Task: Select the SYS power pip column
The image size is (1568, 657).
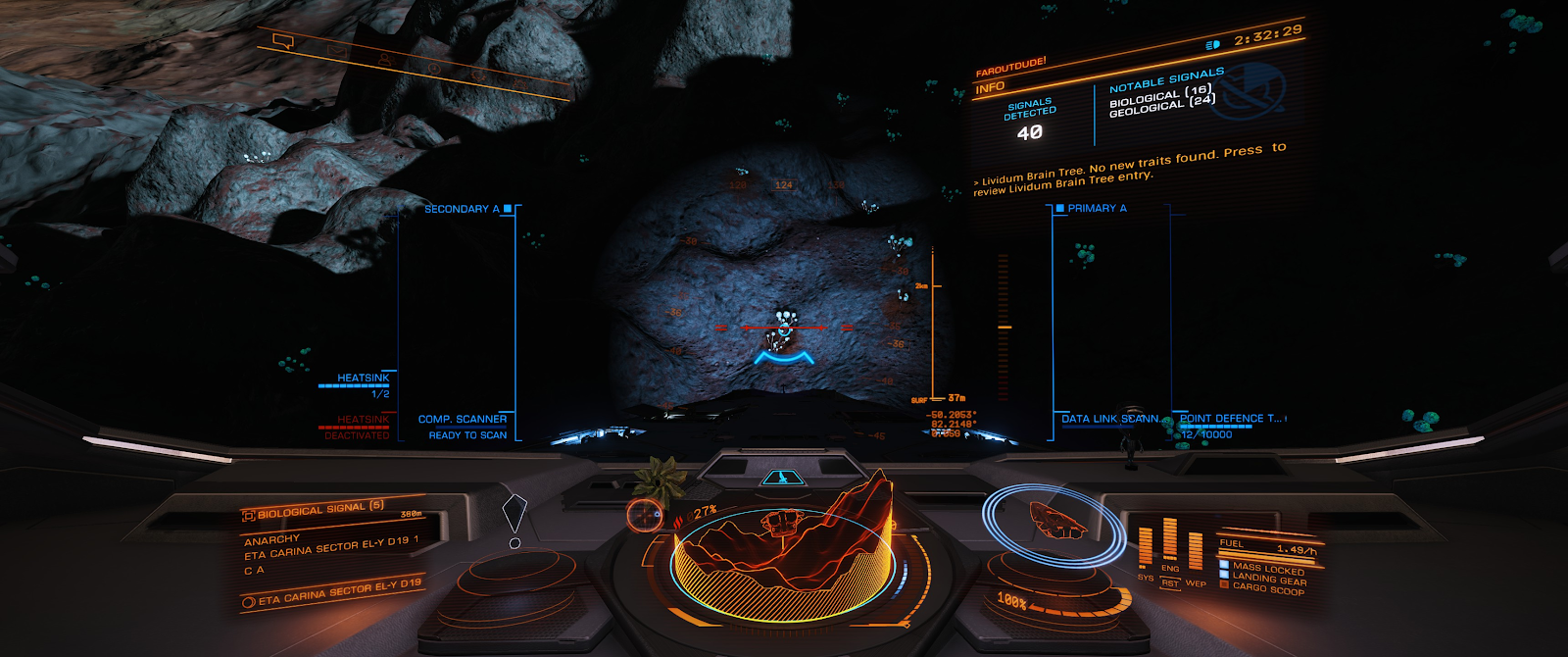Action: click(x=1145, y=547)
